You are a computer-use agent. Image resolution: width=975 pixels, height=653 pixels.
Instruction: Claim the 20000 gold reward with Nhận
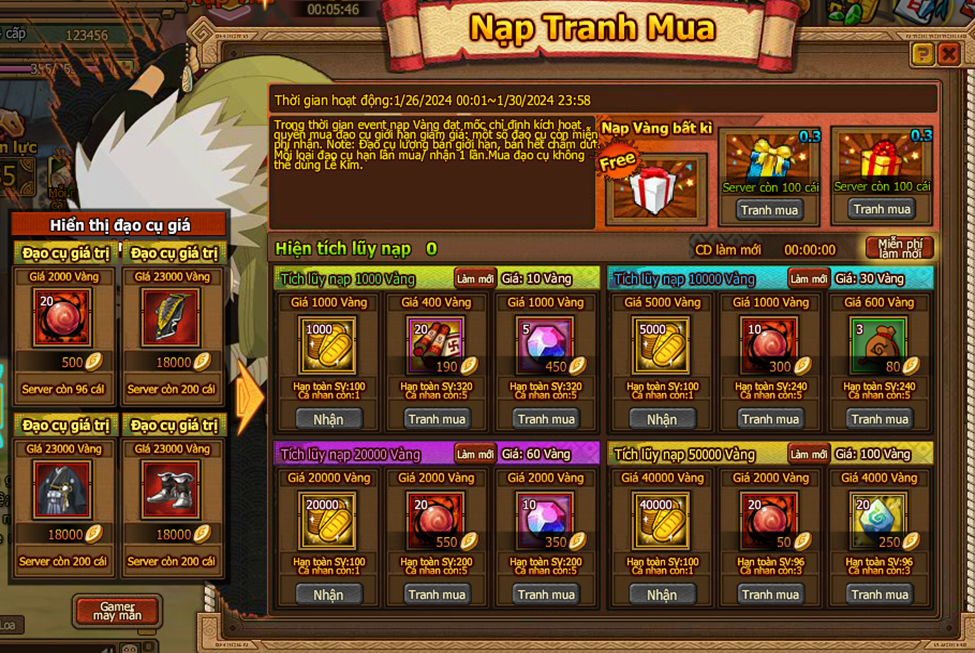pyautogui.click(x=328, y=594)
